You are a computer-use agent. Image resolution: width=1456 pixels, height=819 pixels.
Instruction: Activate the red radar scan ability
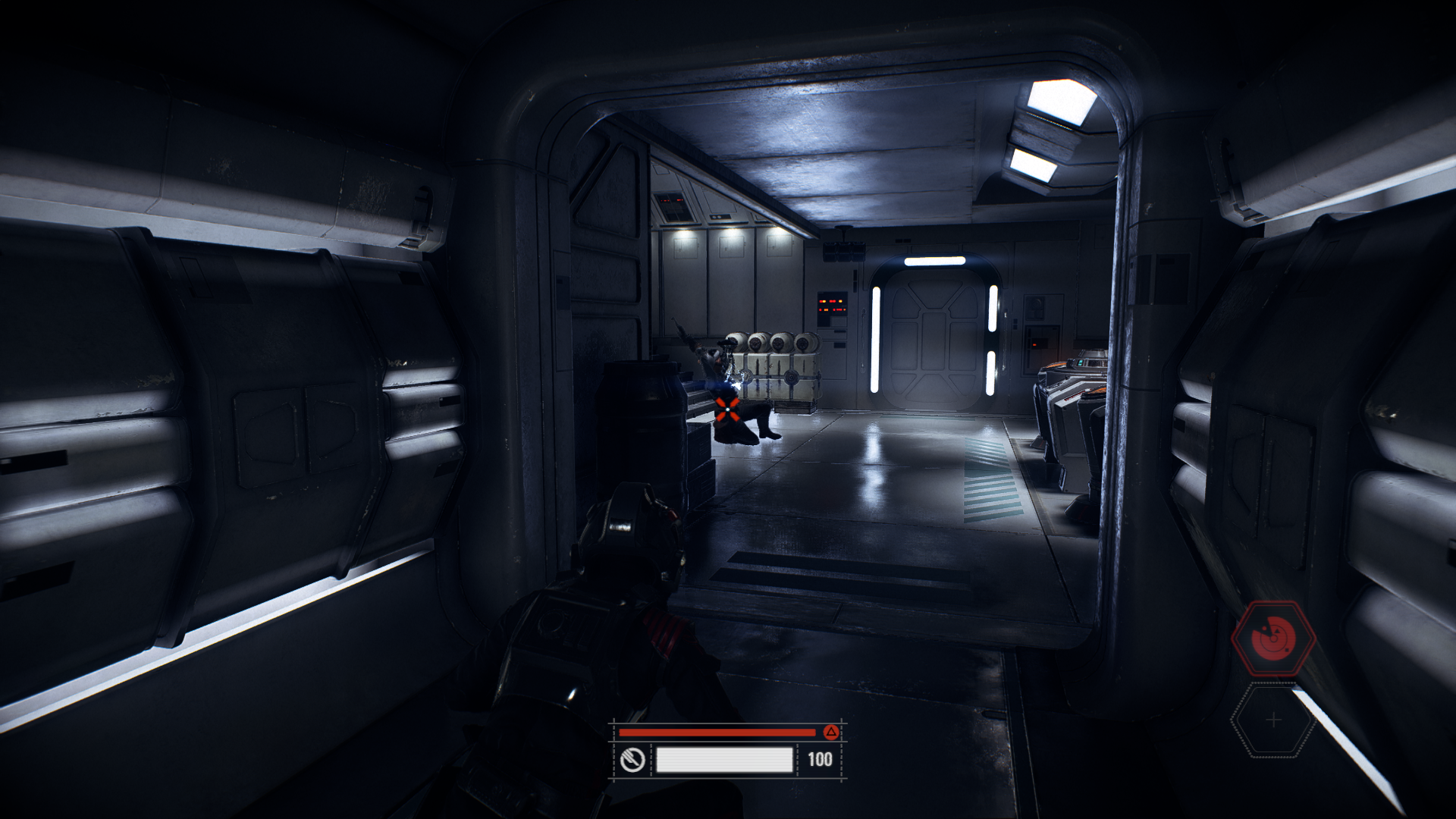1273,639
